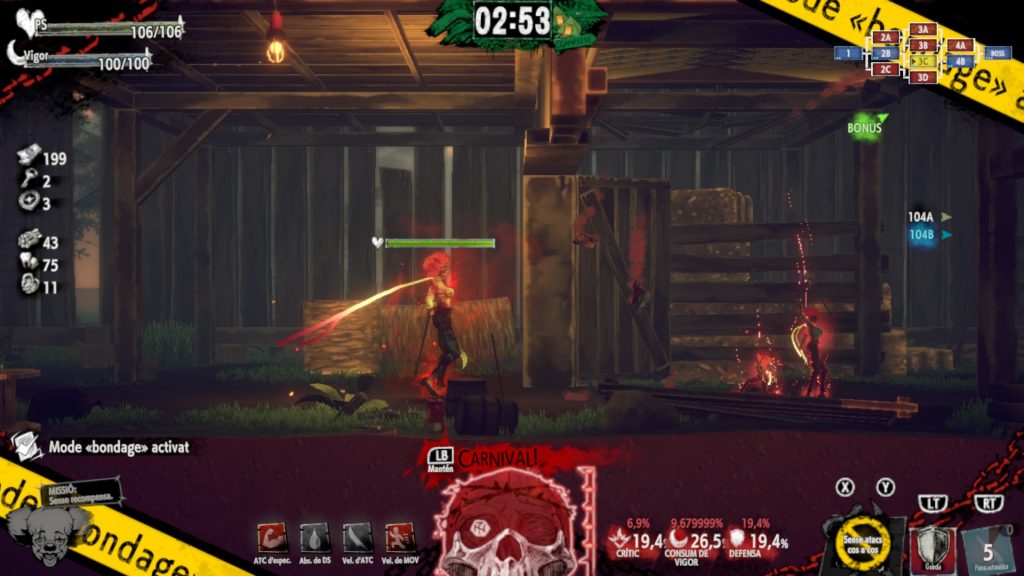Select stage node 2B on the map

pos(885,53)
